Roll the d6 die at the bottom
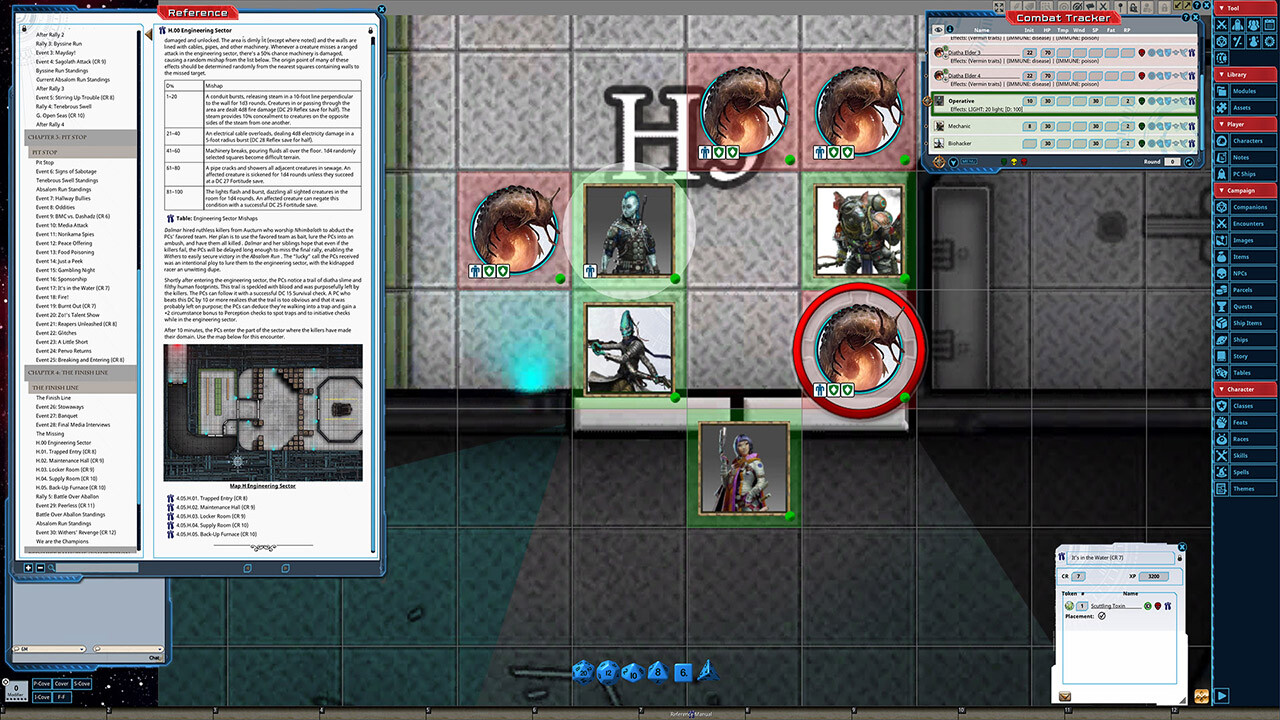1280x720 pixels. click(x=684, y=671)
